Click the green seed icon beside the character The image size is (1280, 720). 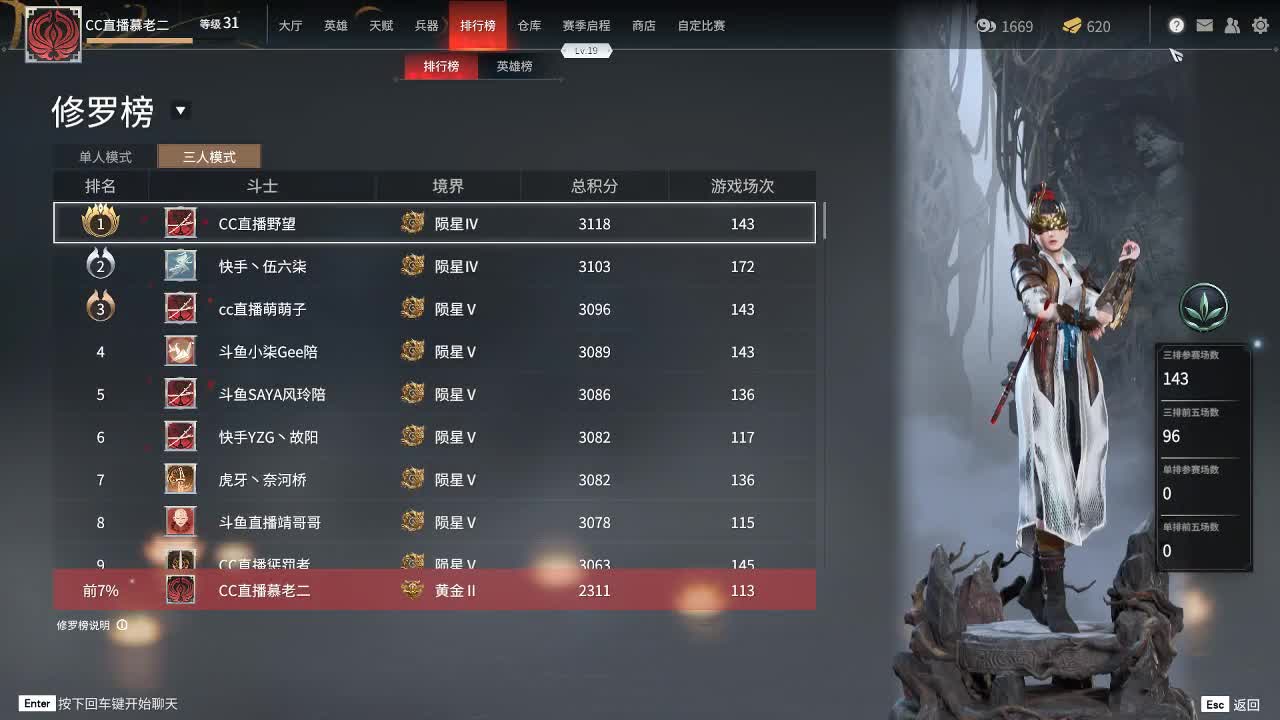(x=1203, y=308)
